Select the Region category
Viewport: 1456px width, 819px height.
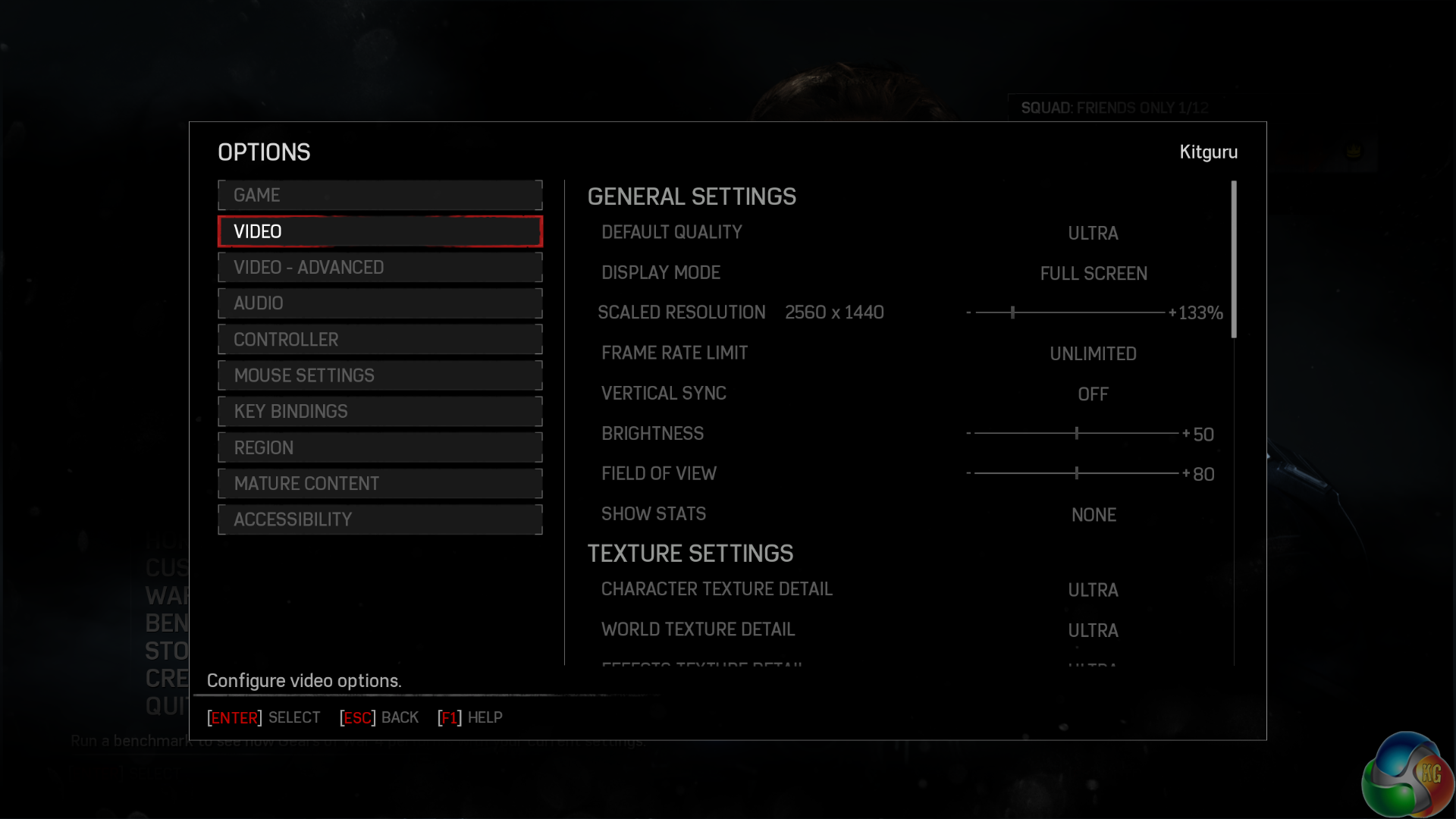pyautogui.click(x=380, y=447)
